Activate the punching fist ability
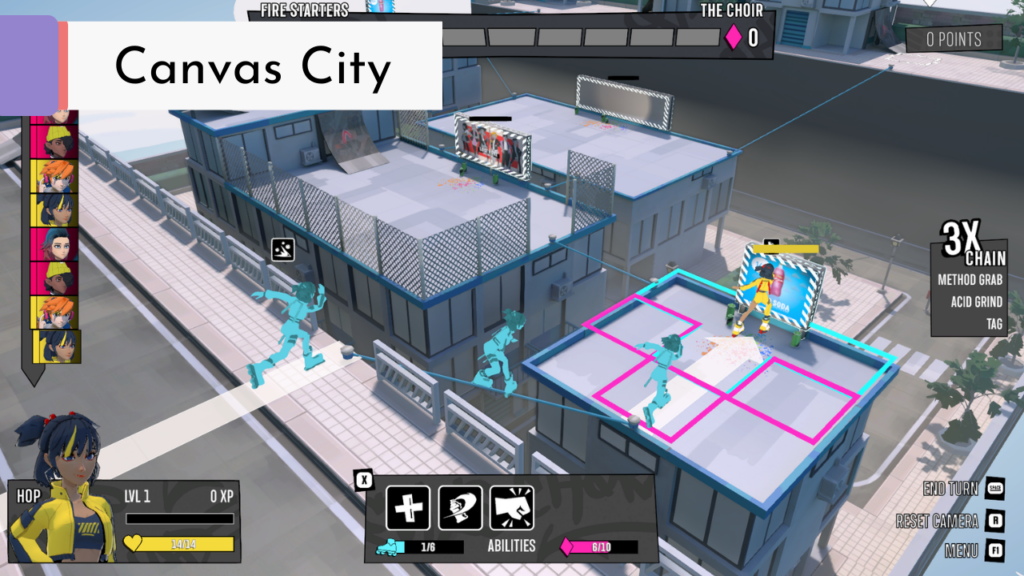Viewport: 1024px width, 576px height. pos(512,508)
